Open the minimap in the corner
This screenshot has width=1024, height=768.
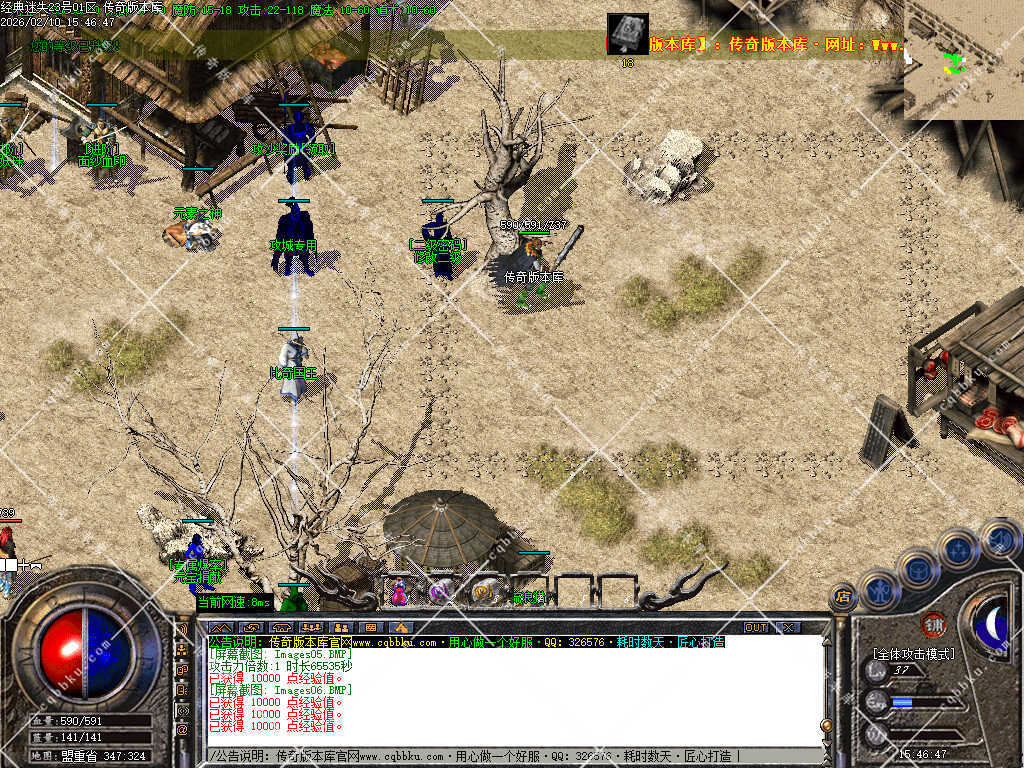[963, 59]
